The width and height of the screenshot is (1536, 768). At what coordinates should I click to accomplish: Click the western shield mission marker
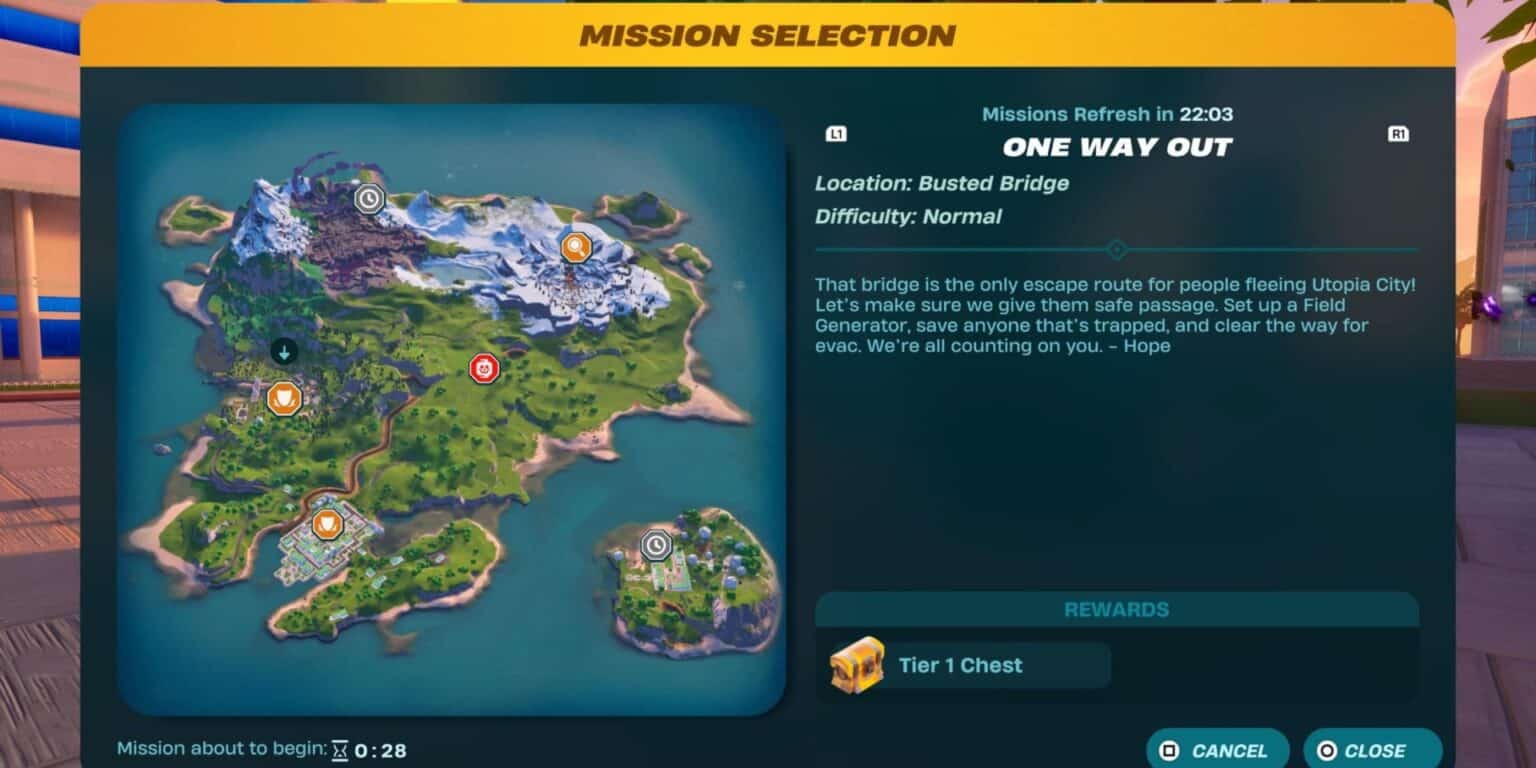[283, 398]
